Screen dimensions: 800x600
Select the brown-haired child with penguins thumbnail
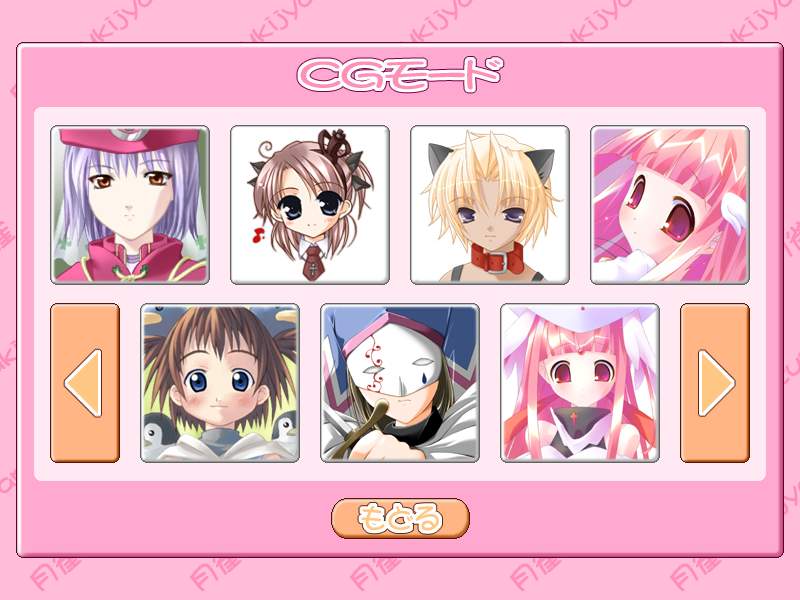(x=220, y=383)
